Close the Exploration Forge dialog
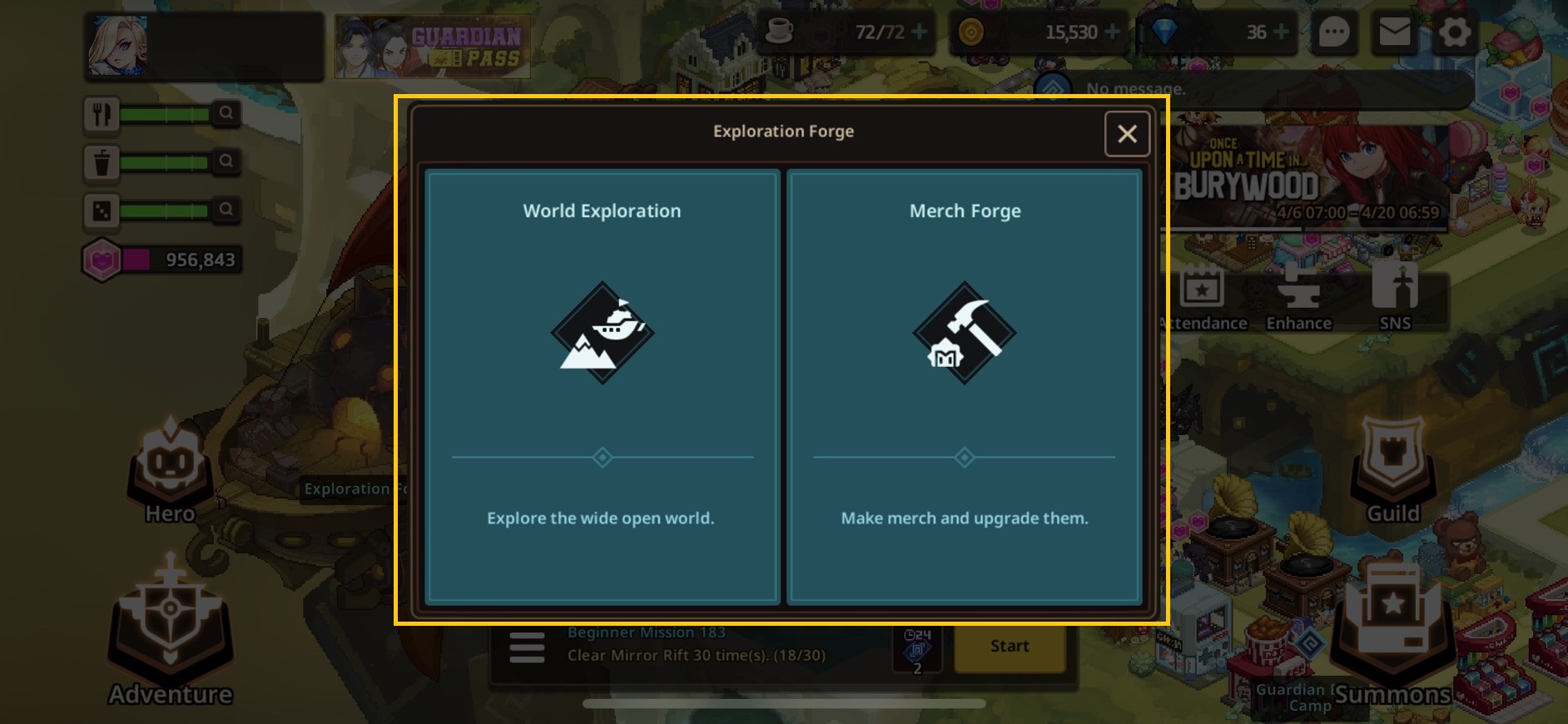This screenshot has height=724, width=1568. (1127, 134)
